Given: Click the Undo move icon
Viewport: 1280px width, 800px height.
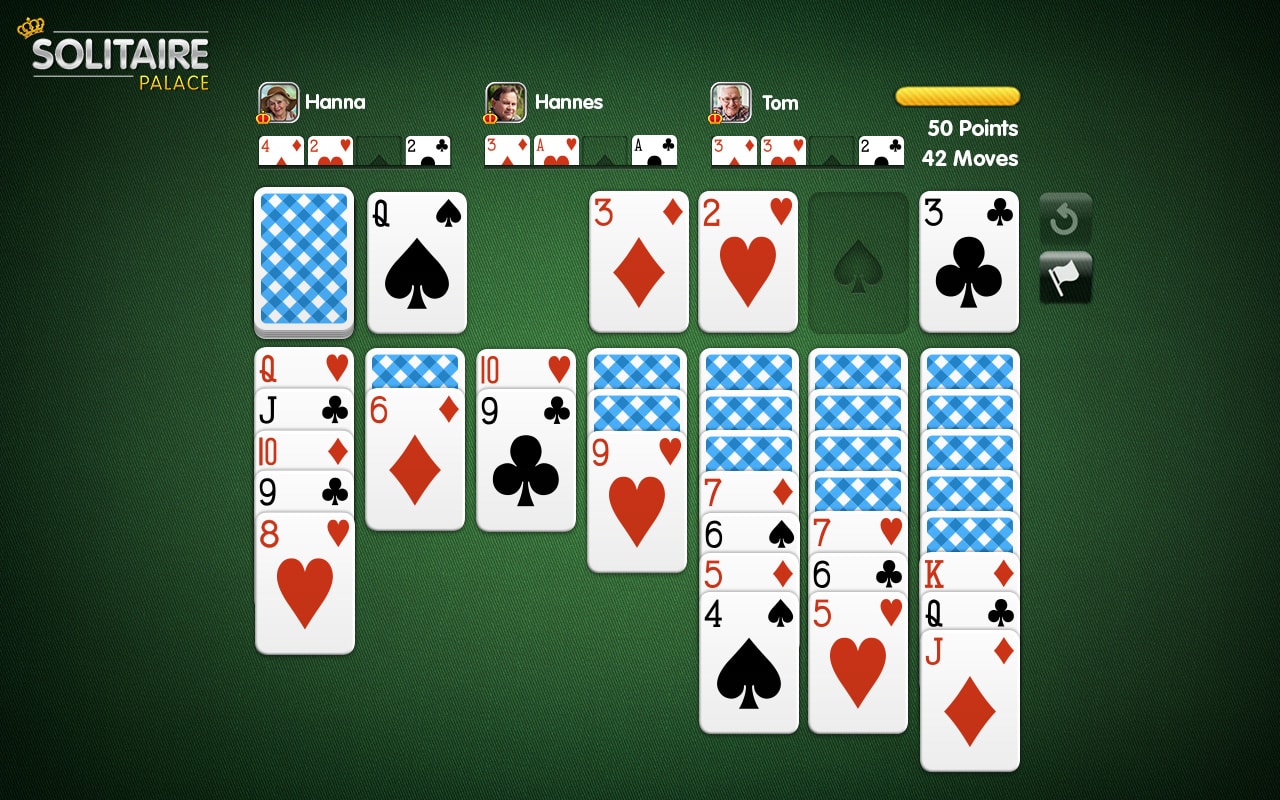Looking at the screenshot, I should [x=1065, y=217].
